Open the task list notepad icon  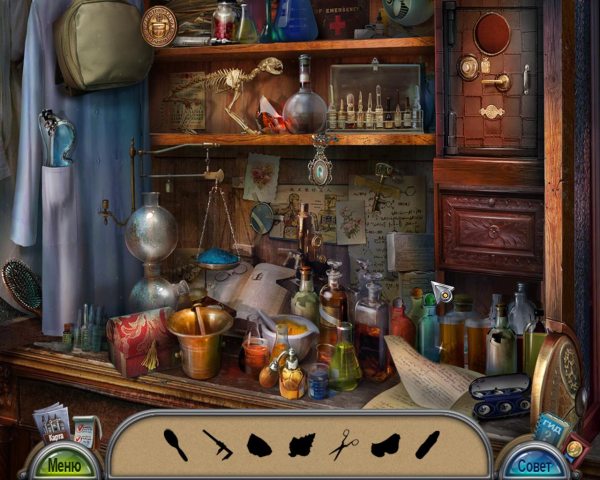pyautogui.click(x=86, y=429)
